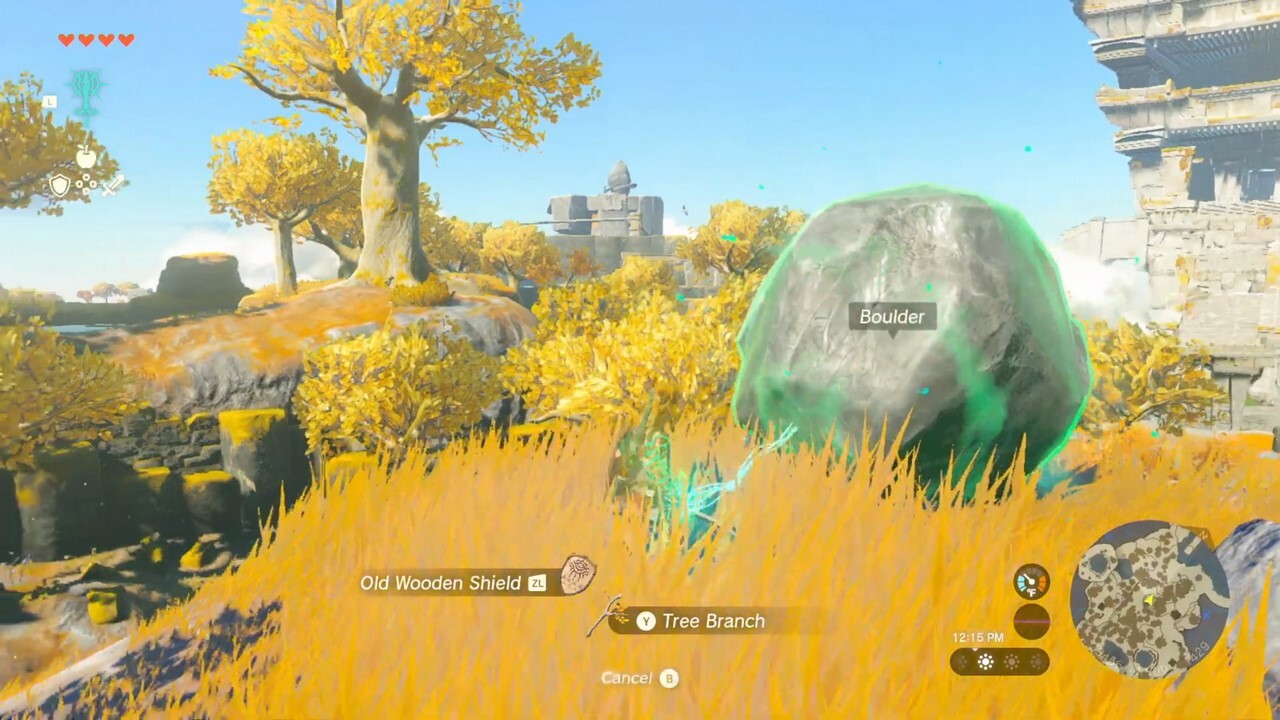Click the apple materials icon
Image resolution: width=1280 pixels, height=720 pixels.
click(86, 156)
